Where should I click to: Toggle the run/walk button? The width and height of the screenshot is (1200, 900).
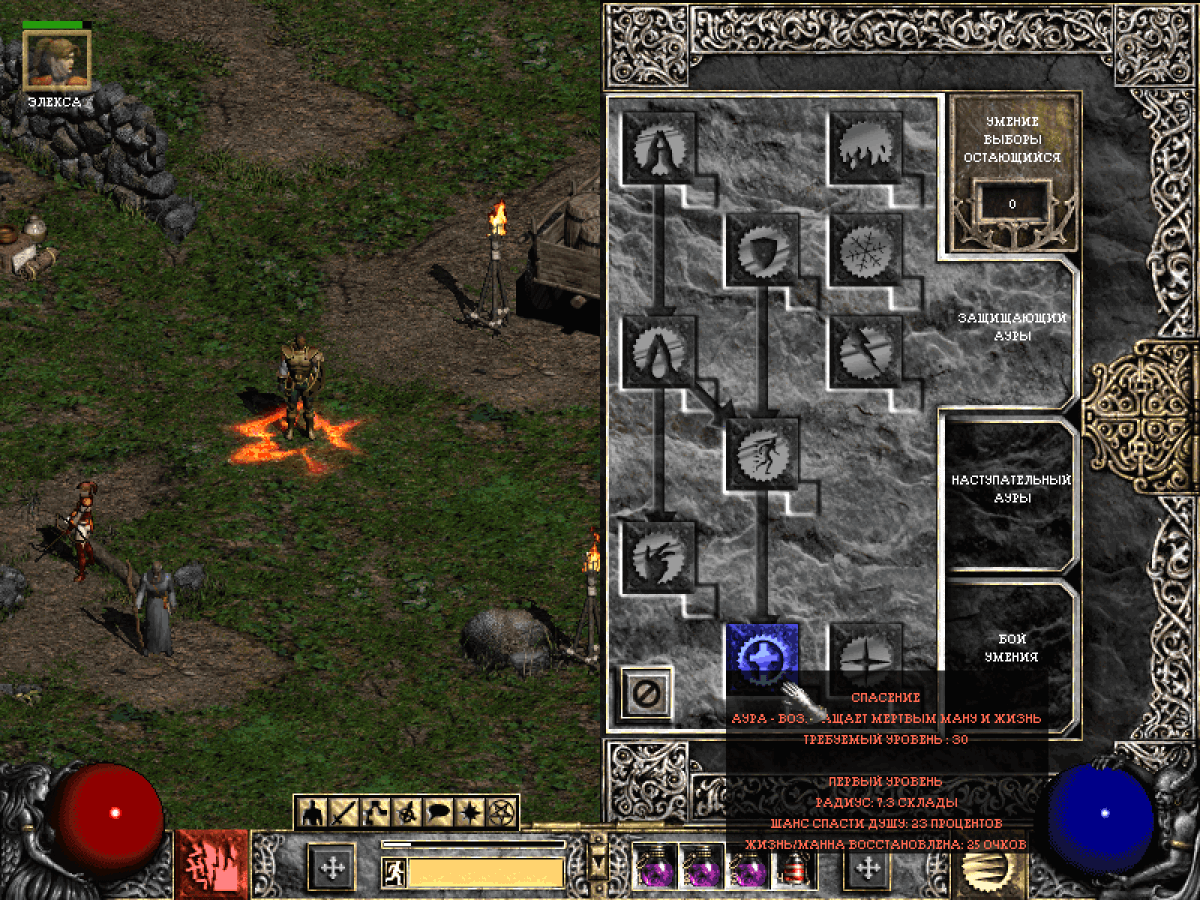pos(394,874)
